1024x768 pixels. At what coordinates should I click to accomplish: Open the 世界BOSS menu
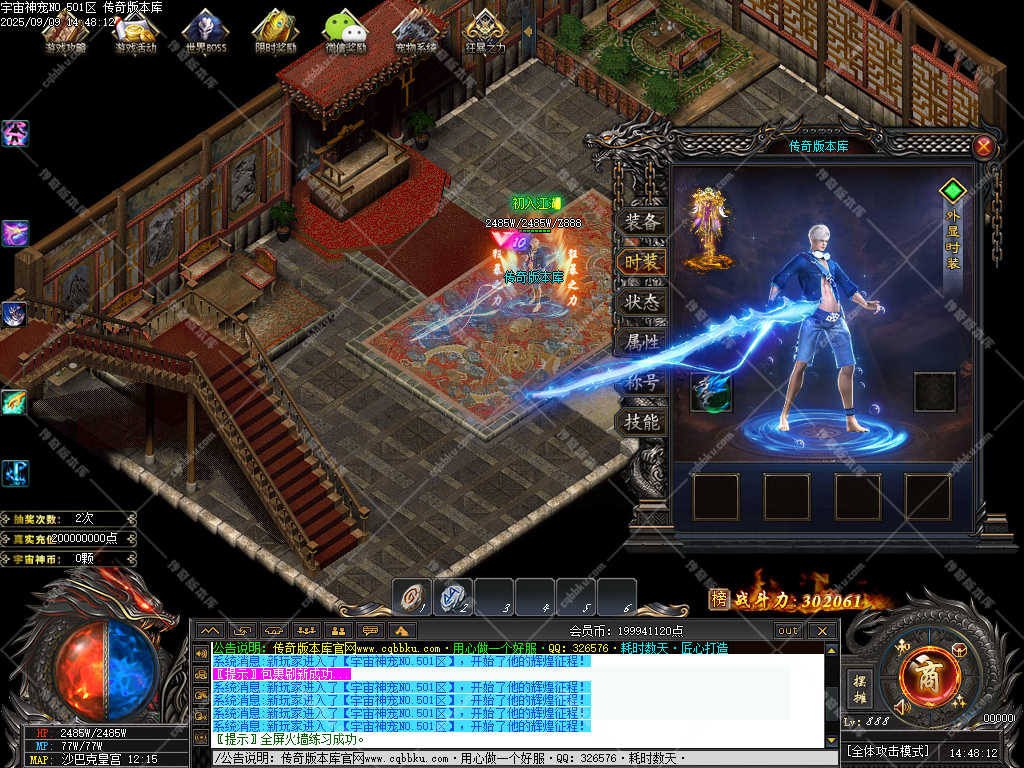[x=205, y=32]
